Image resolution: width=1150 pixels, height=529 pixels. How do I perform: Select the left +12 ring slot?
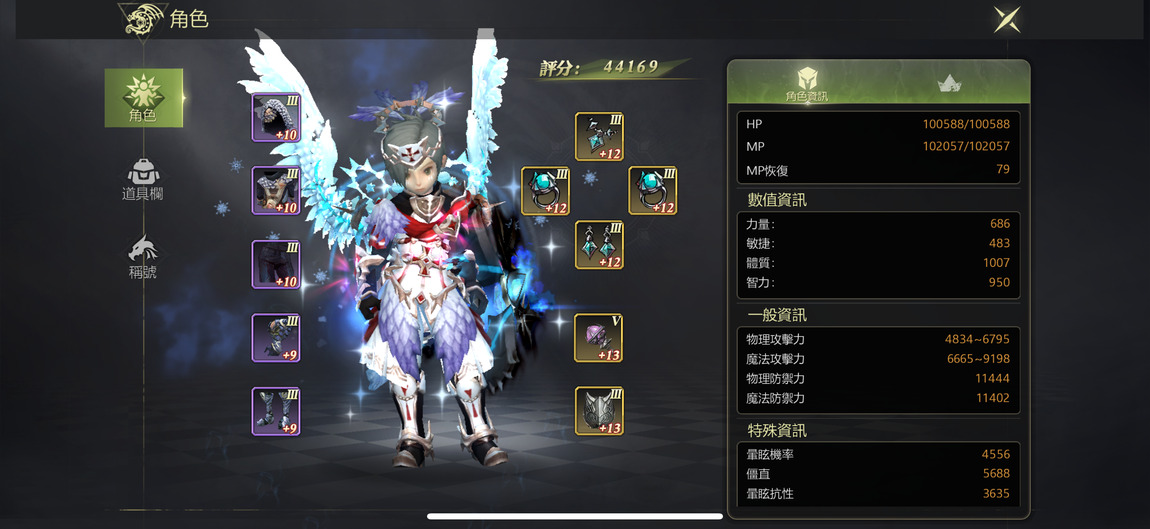(545, 191)
